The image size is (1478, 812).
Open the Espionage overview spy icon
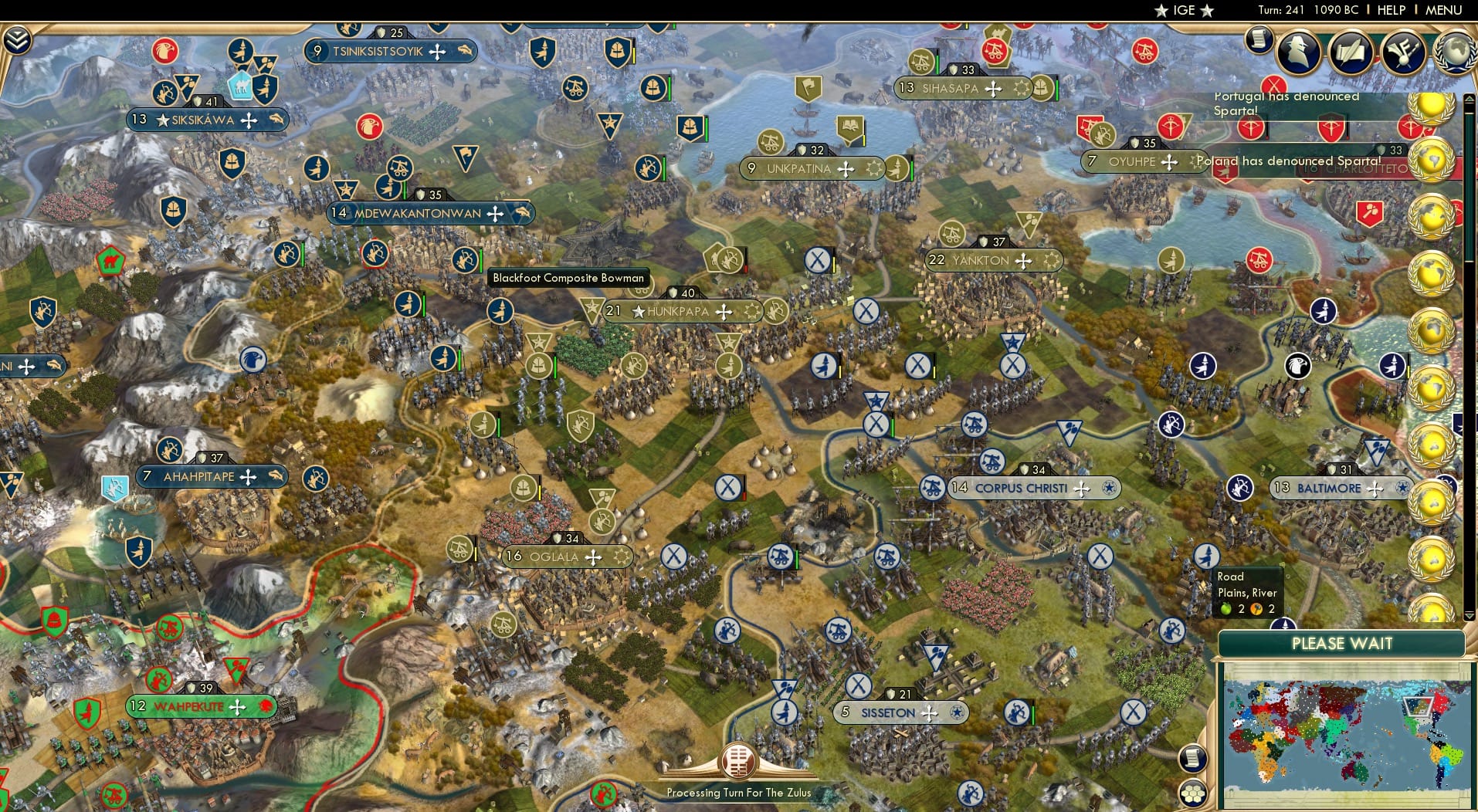tap(1299, 52)
